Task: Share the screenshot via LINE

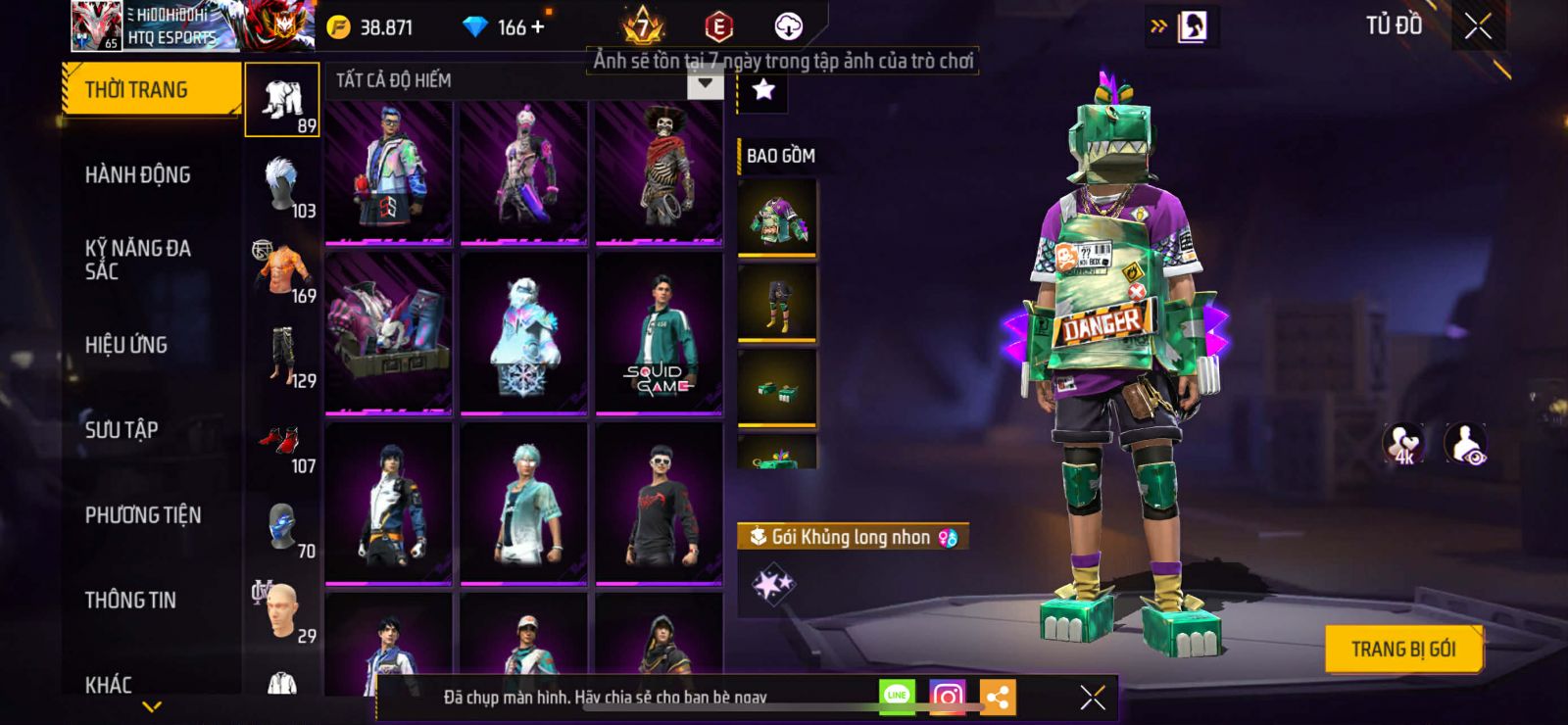Action: tap(897, 696)
